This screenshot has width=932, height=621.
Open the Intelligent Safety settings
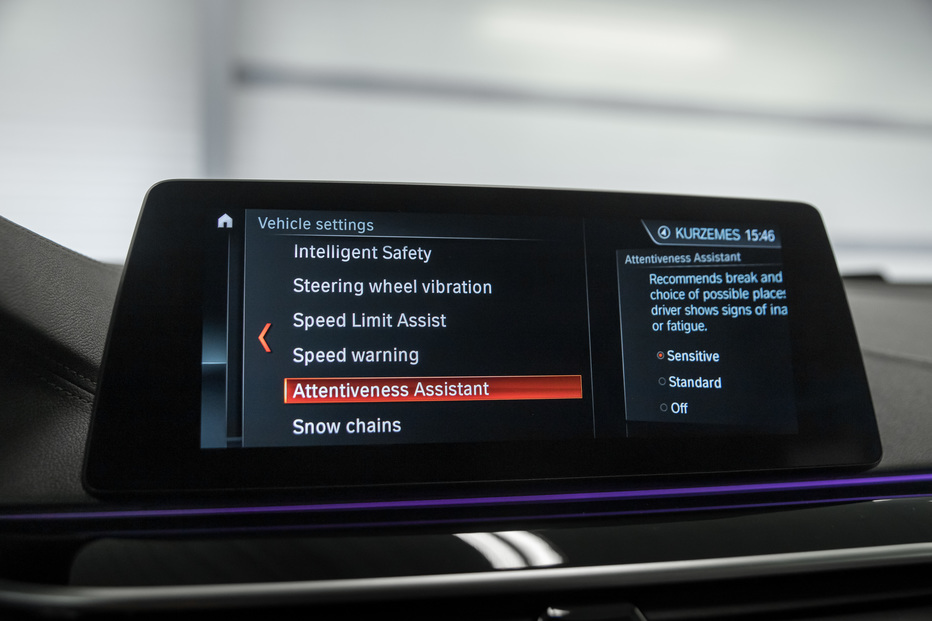click(x=362, y=253)
